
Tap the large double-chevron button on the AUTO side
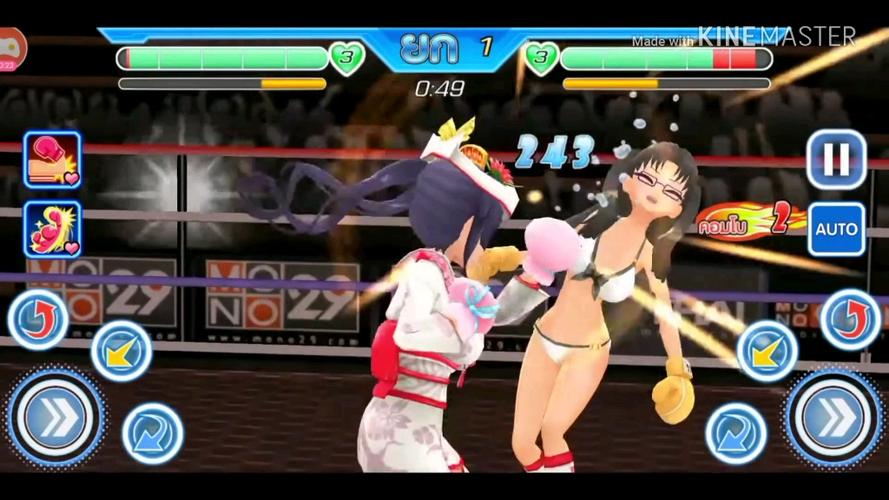point(834,417)
